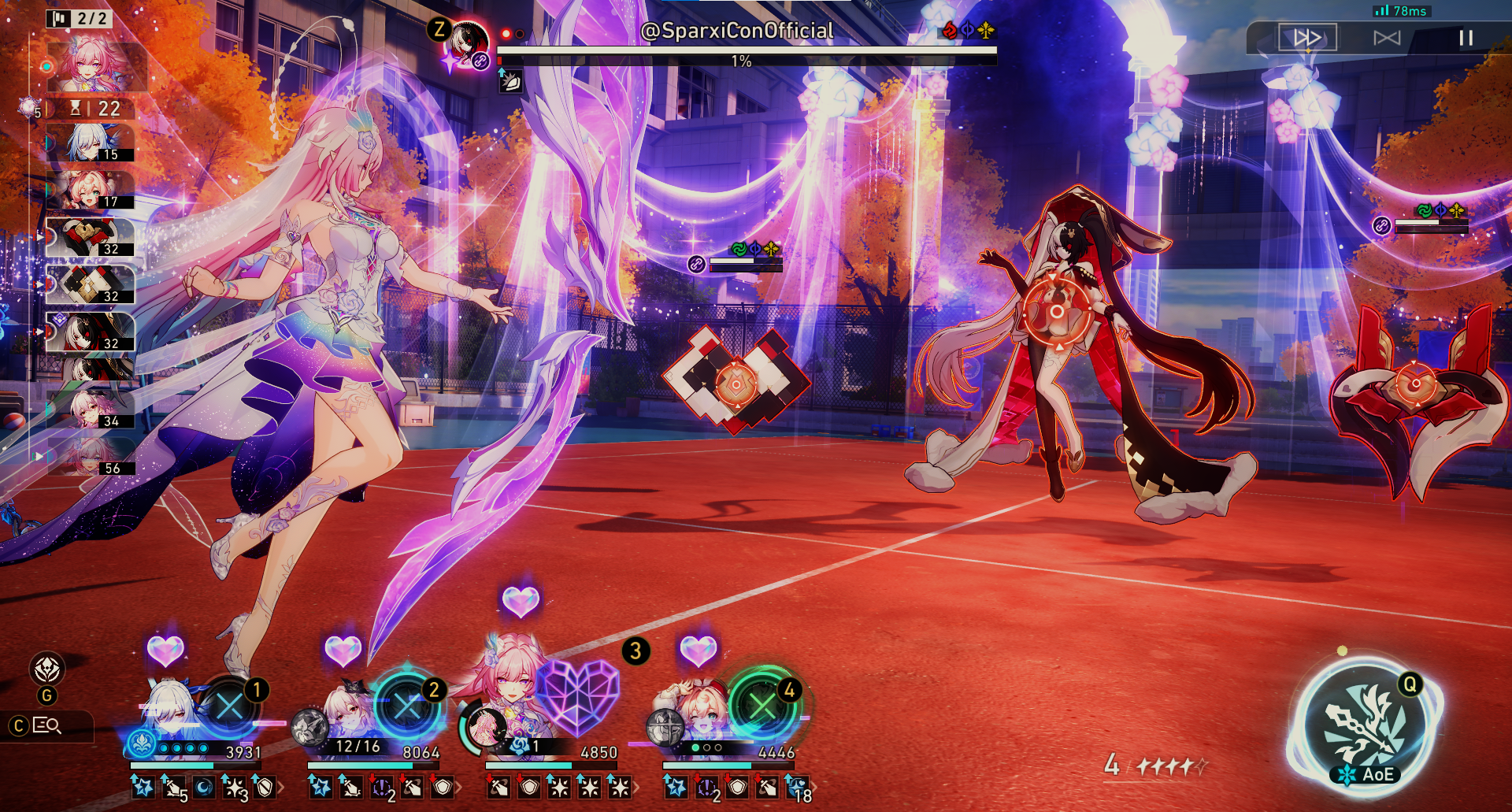
Task: Toggle the double-speed battle button
Action: tap(1307, 38)
